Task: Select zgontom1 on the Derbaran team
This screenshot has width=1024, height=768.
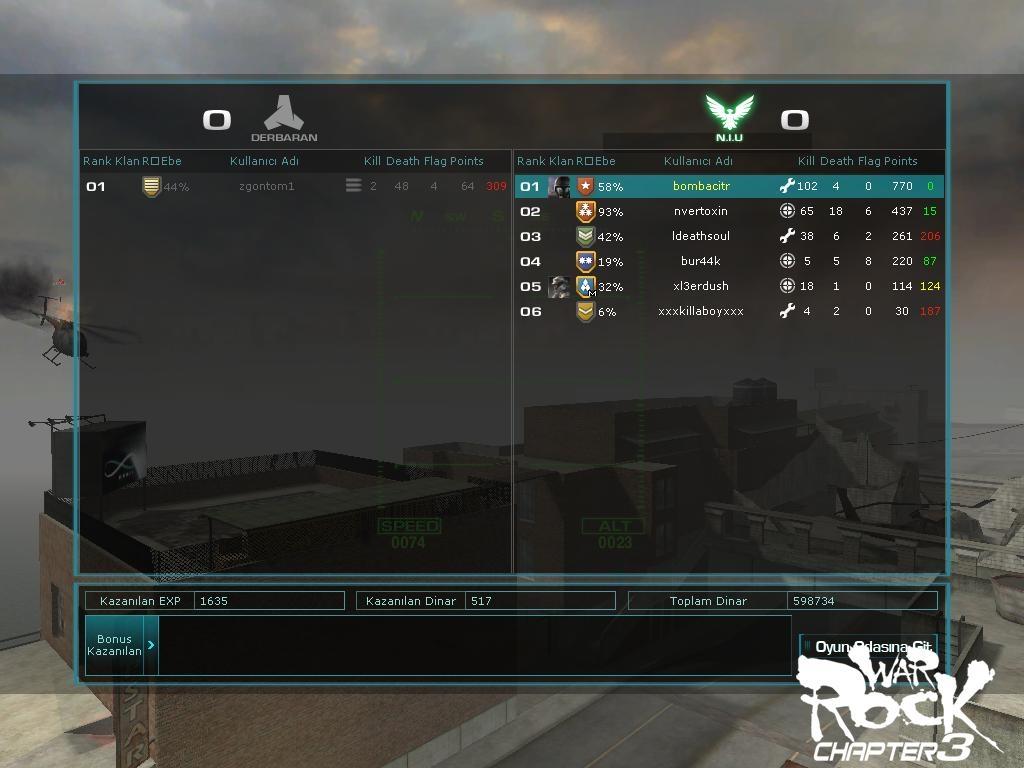Action: coord(267,186)
